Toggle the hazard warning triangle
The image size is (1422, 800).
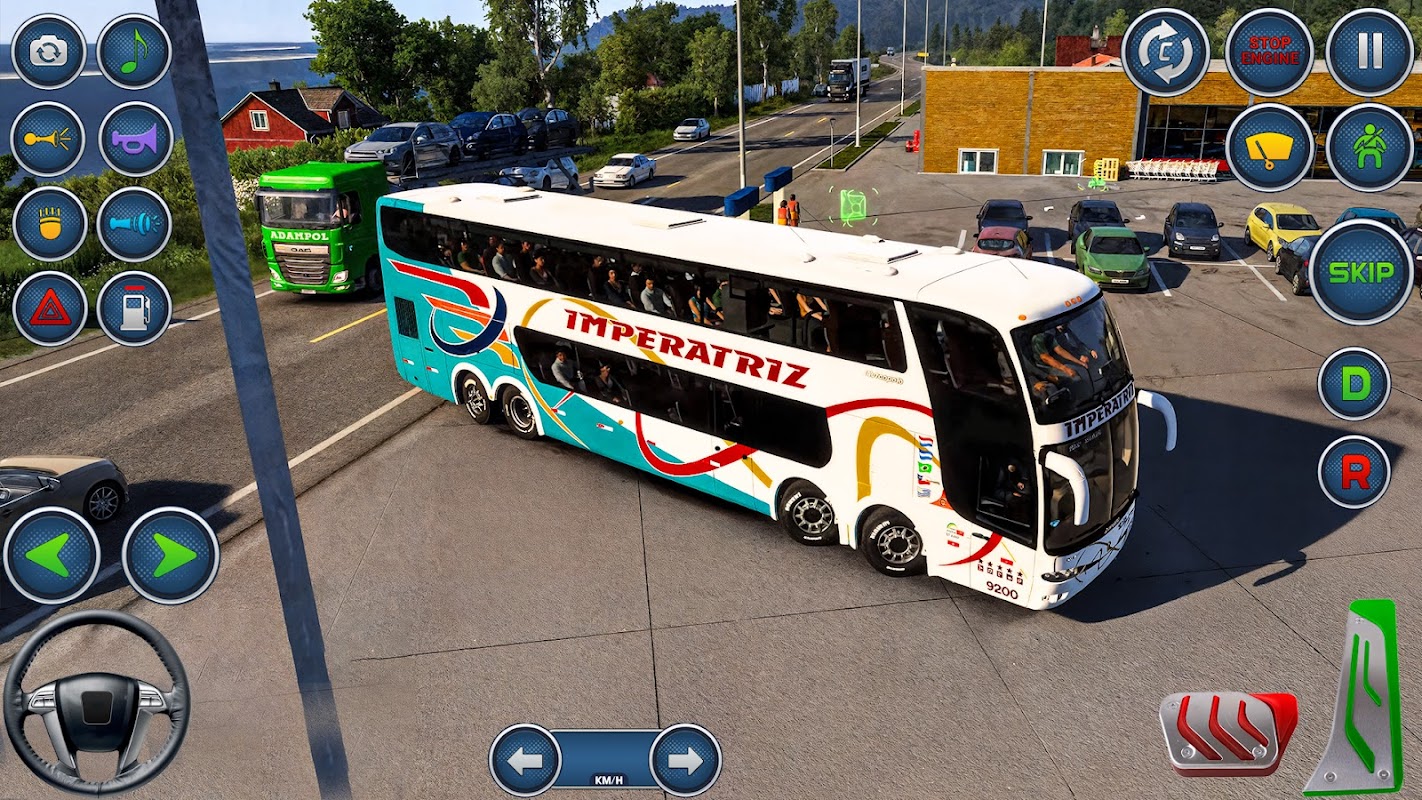click(x=50, y=308)
